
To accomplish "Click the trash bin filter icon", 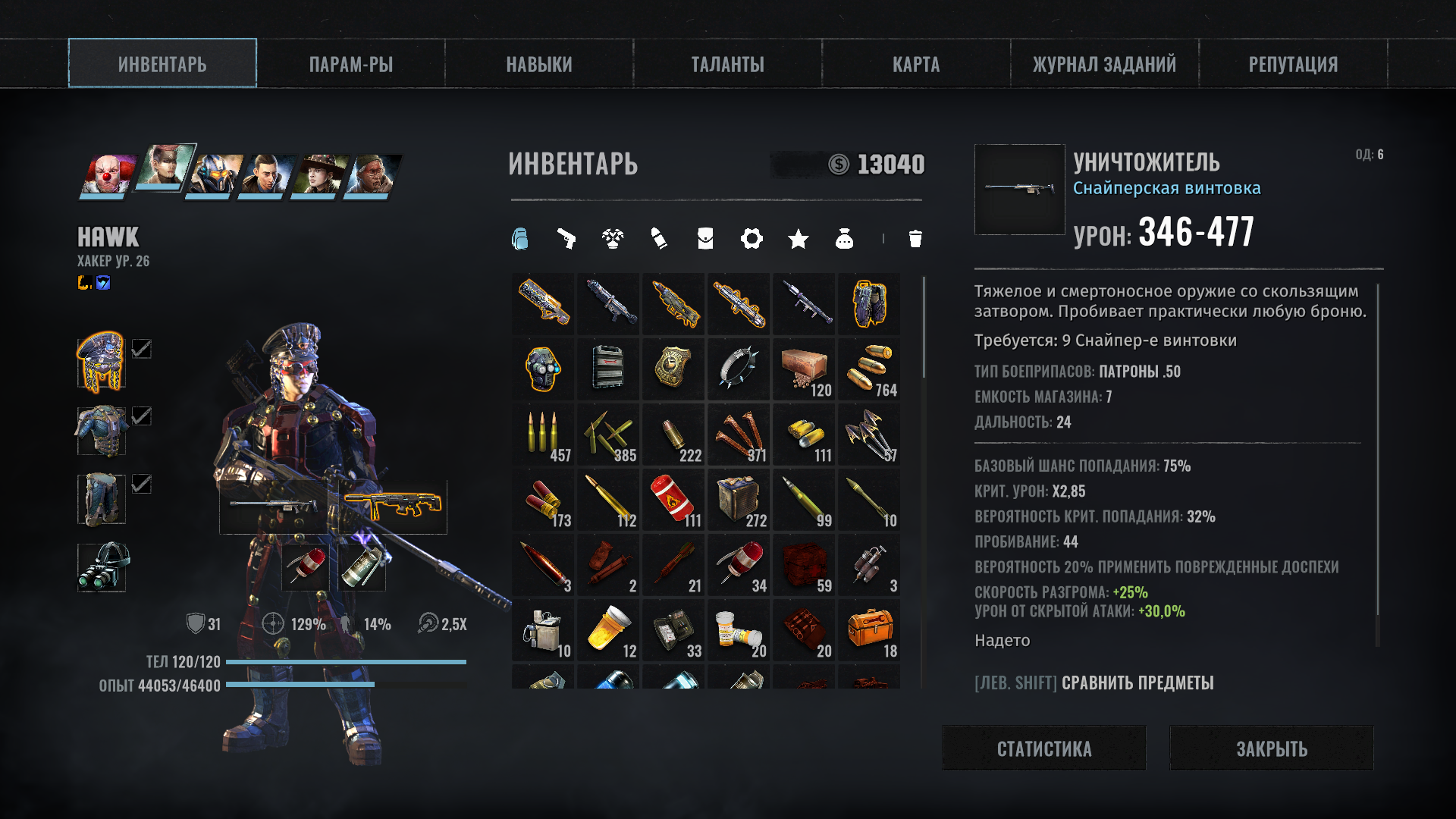I will click(x=915, y=239).
